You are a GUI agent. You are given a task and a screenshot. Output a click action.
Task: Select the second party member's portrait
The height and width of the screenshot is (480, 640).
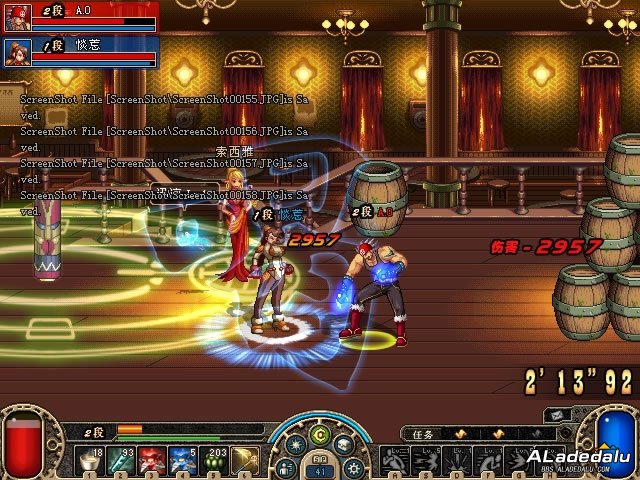click(17, 50)
